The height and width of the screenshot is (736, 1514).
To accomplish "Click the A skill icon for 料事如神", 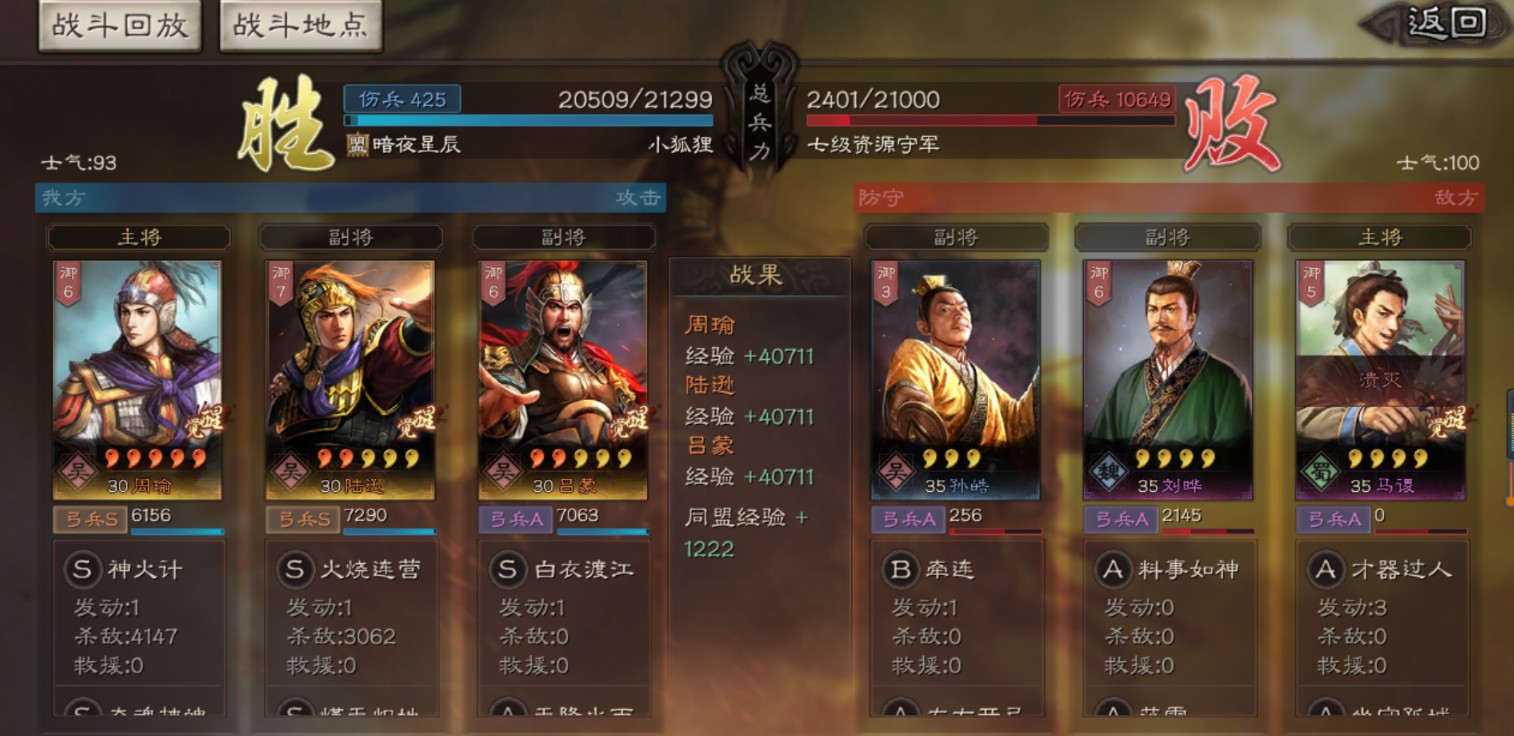I will (x=1112, y=569).
